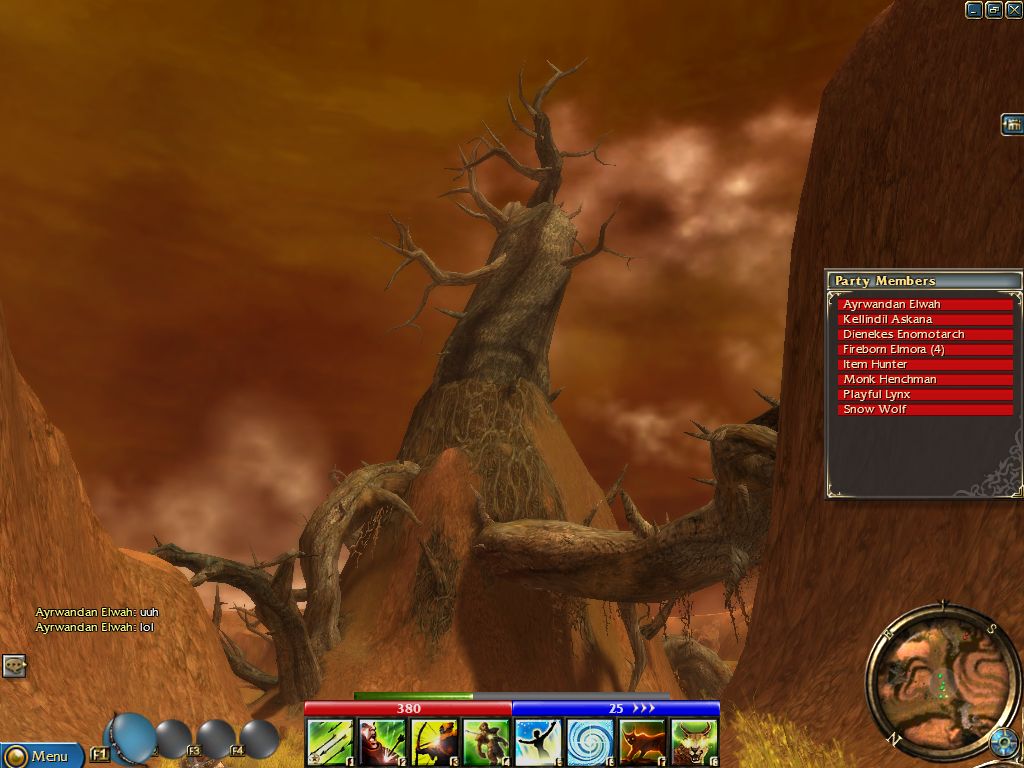Activate the glowing bow archer skill
1024x768 pixels.
pyautogui.click(x=434, y=742)
